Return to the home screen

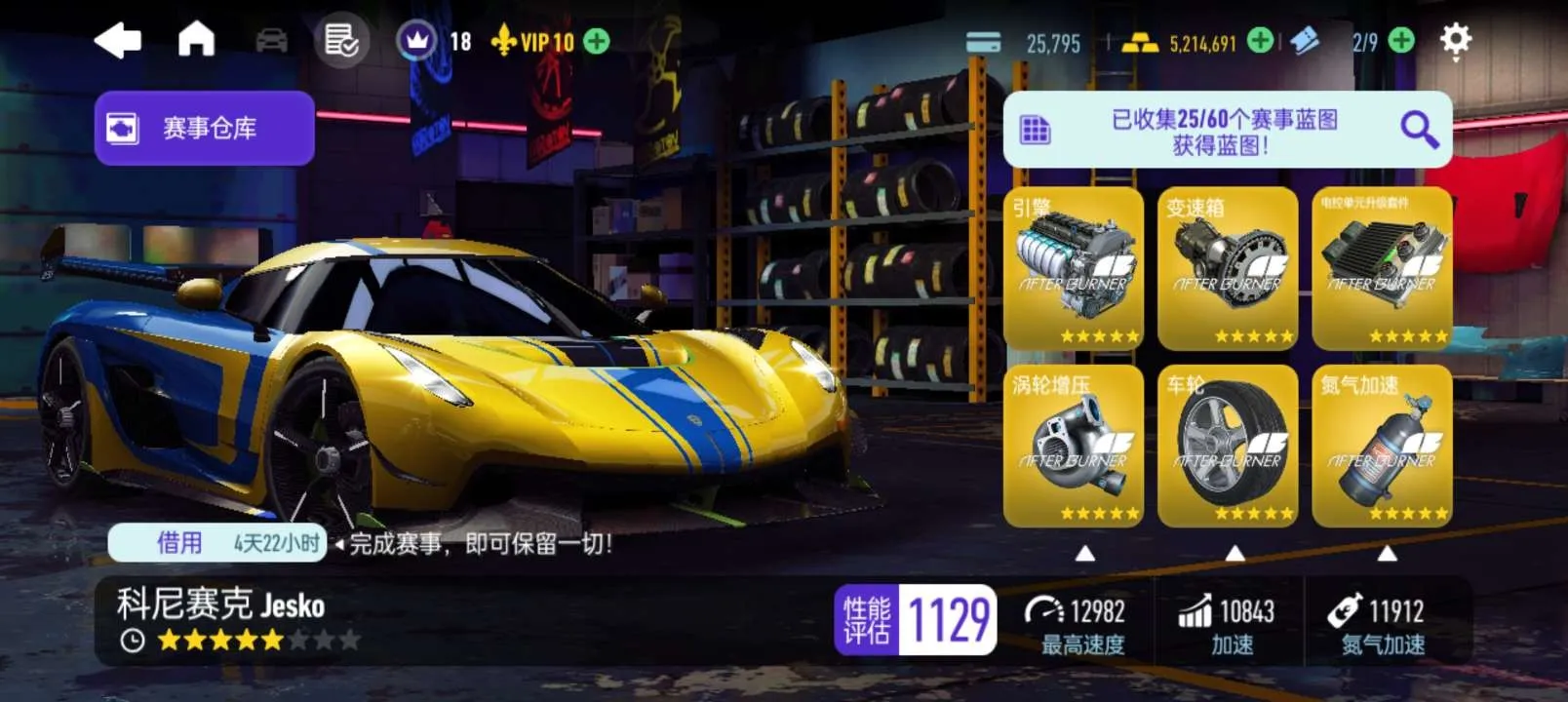click(x=196, y=40)
